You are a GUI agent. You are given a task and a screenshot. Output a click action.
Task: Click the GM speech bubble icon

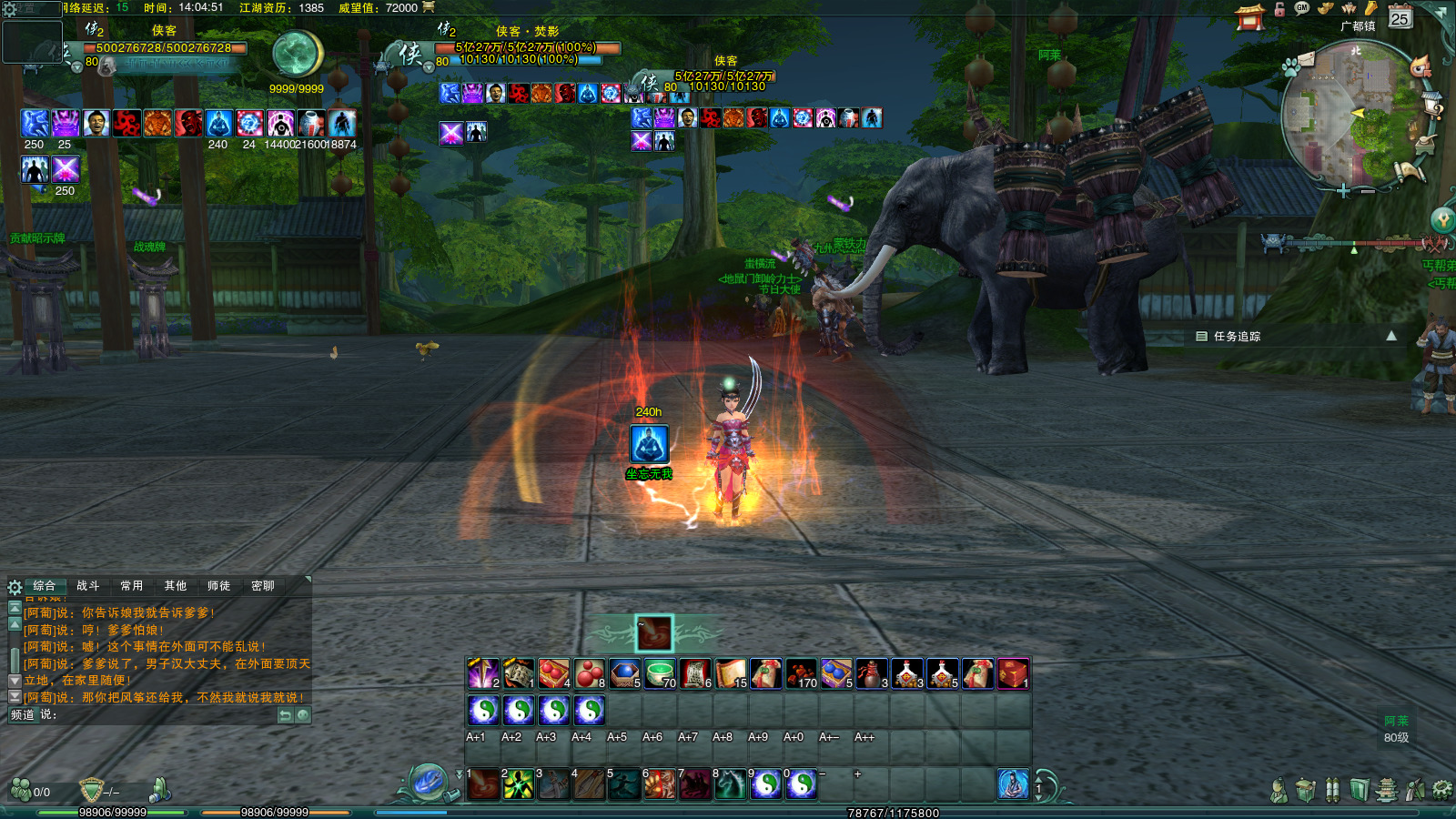1302,8
